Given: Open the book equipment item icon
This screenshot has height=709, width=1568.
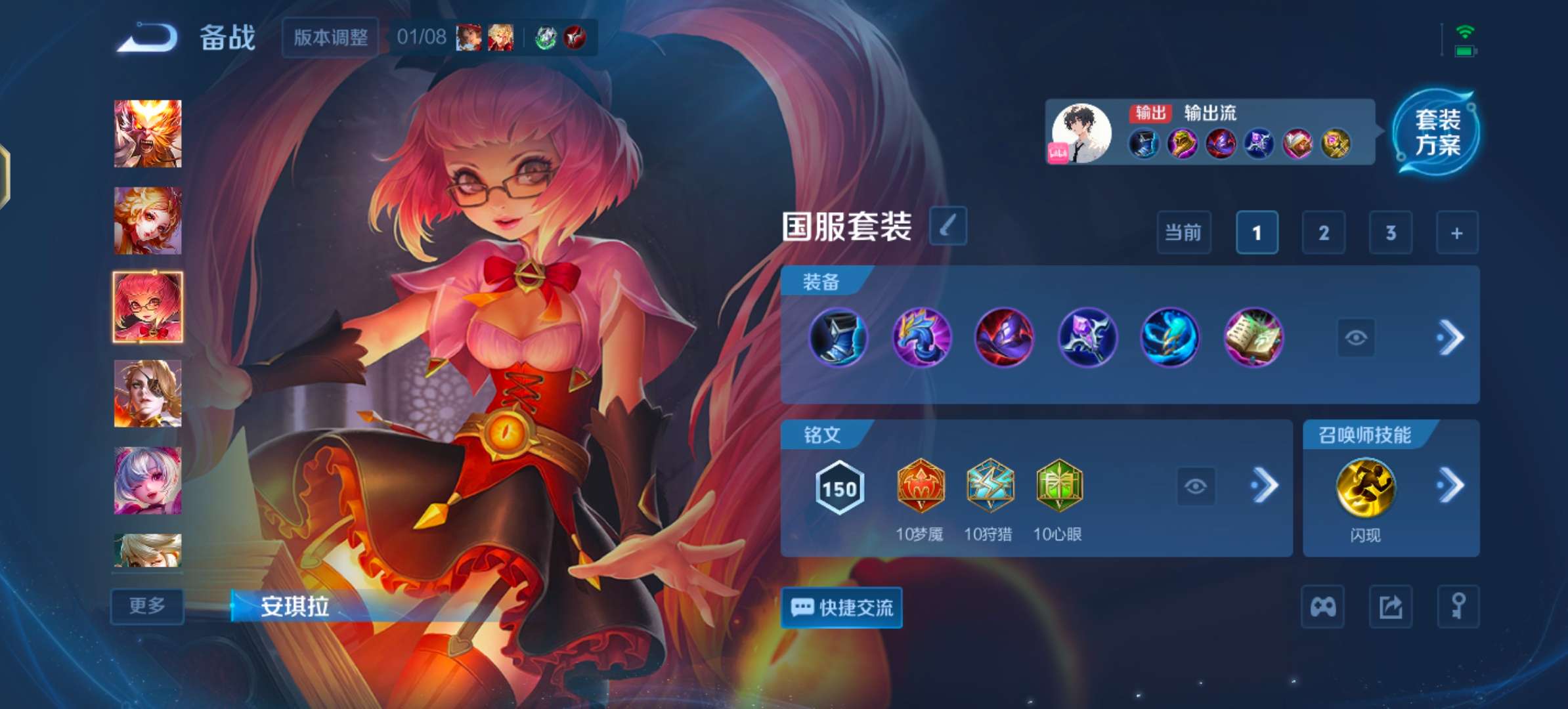Looking at the screenshot, I should tap(1253, 336).
